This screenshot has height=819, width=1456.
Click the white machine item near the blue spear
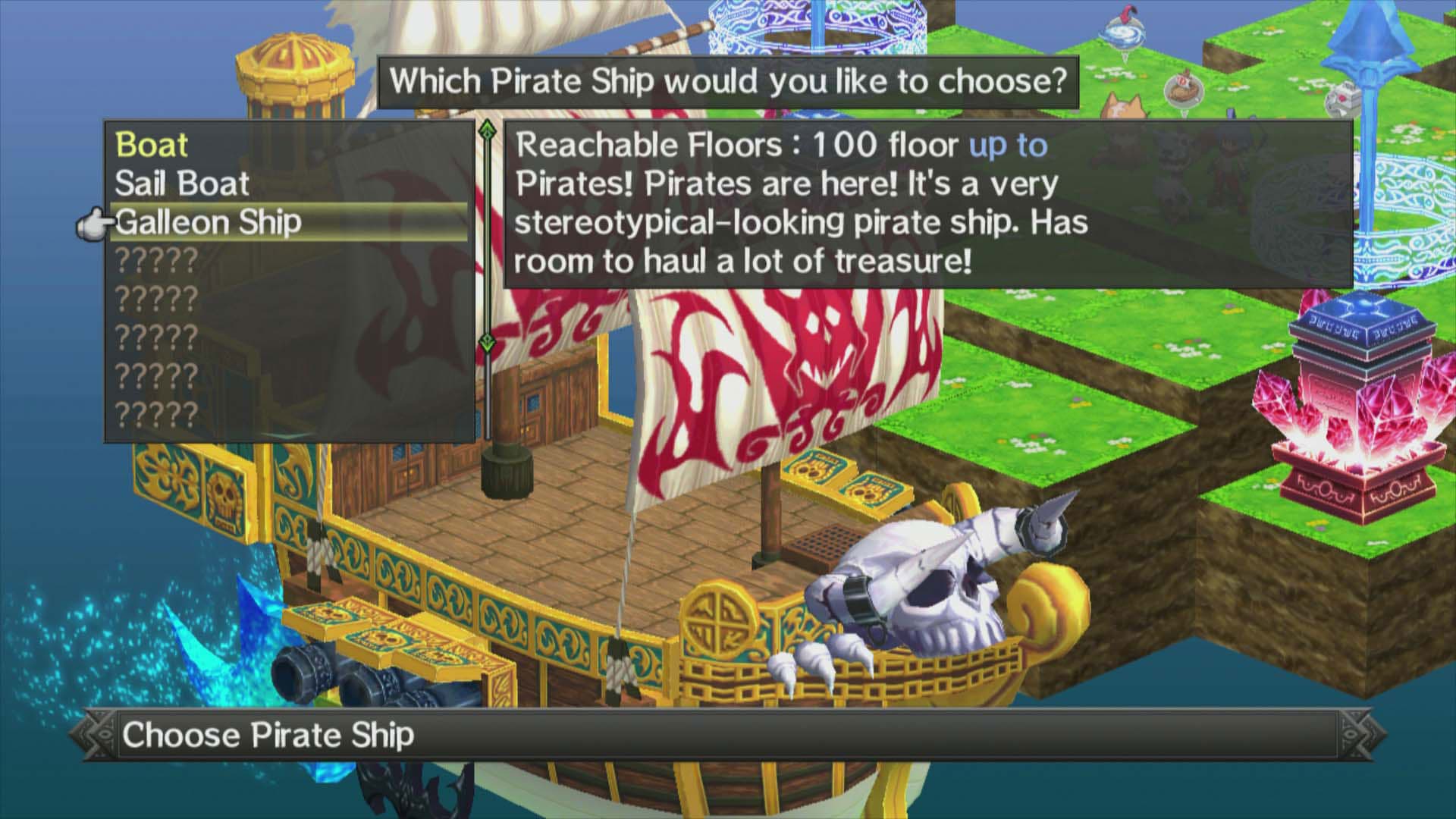click(1344, 99)
